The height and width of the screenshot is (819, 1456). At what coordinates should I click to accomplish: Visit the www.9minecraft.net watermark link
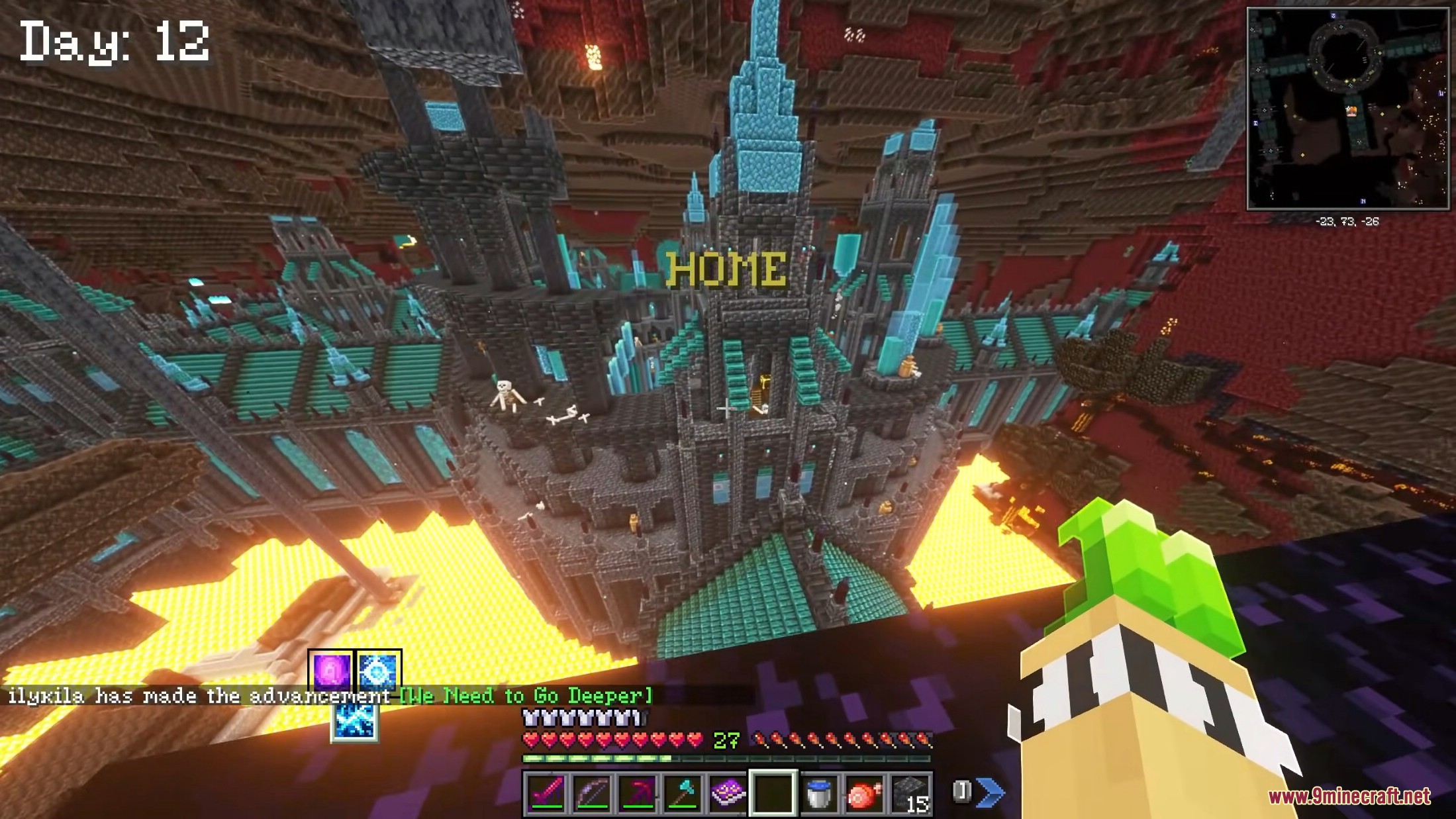coord(1349,796)
